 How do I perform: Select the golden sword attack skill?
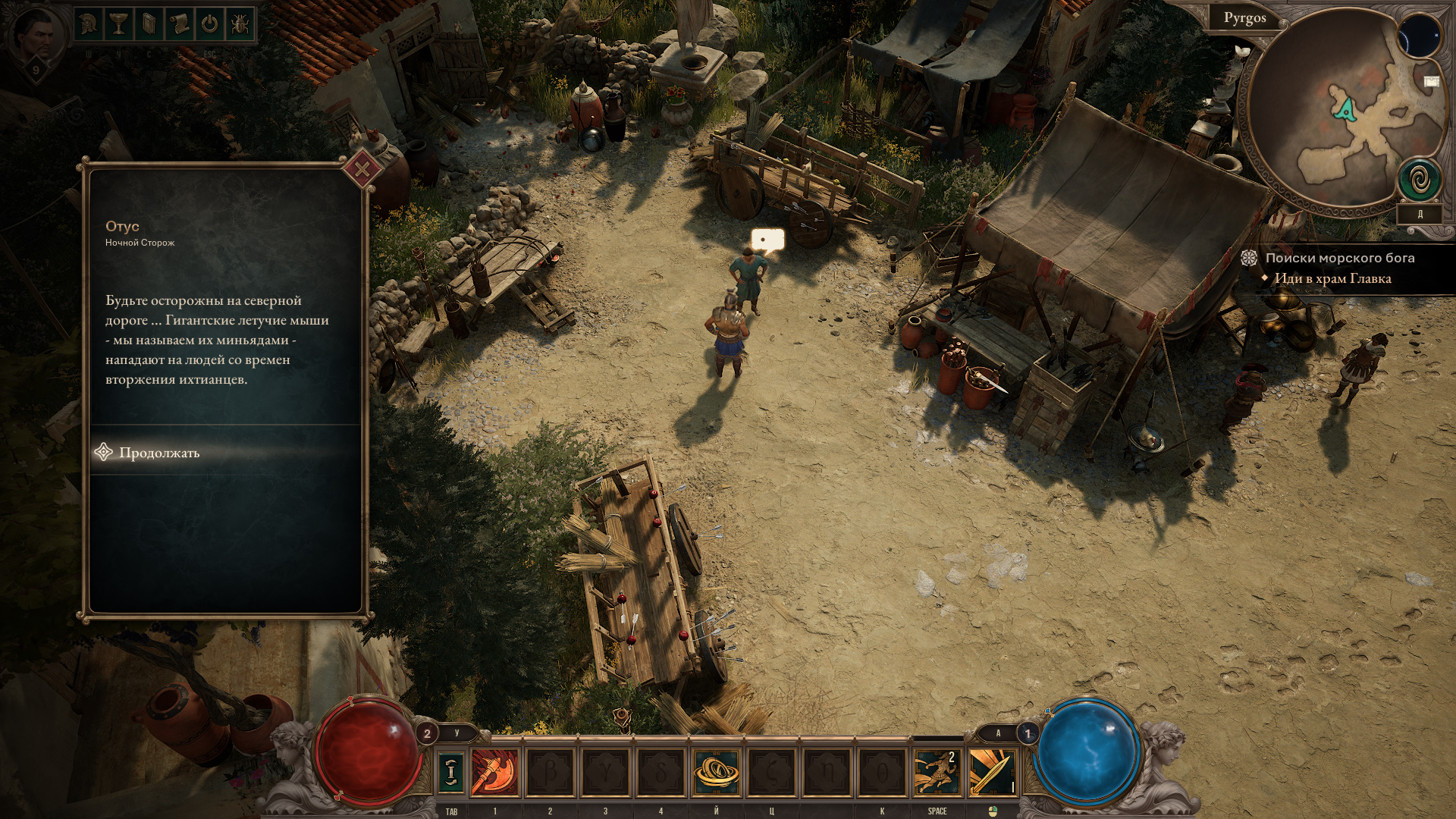[992, 772]
